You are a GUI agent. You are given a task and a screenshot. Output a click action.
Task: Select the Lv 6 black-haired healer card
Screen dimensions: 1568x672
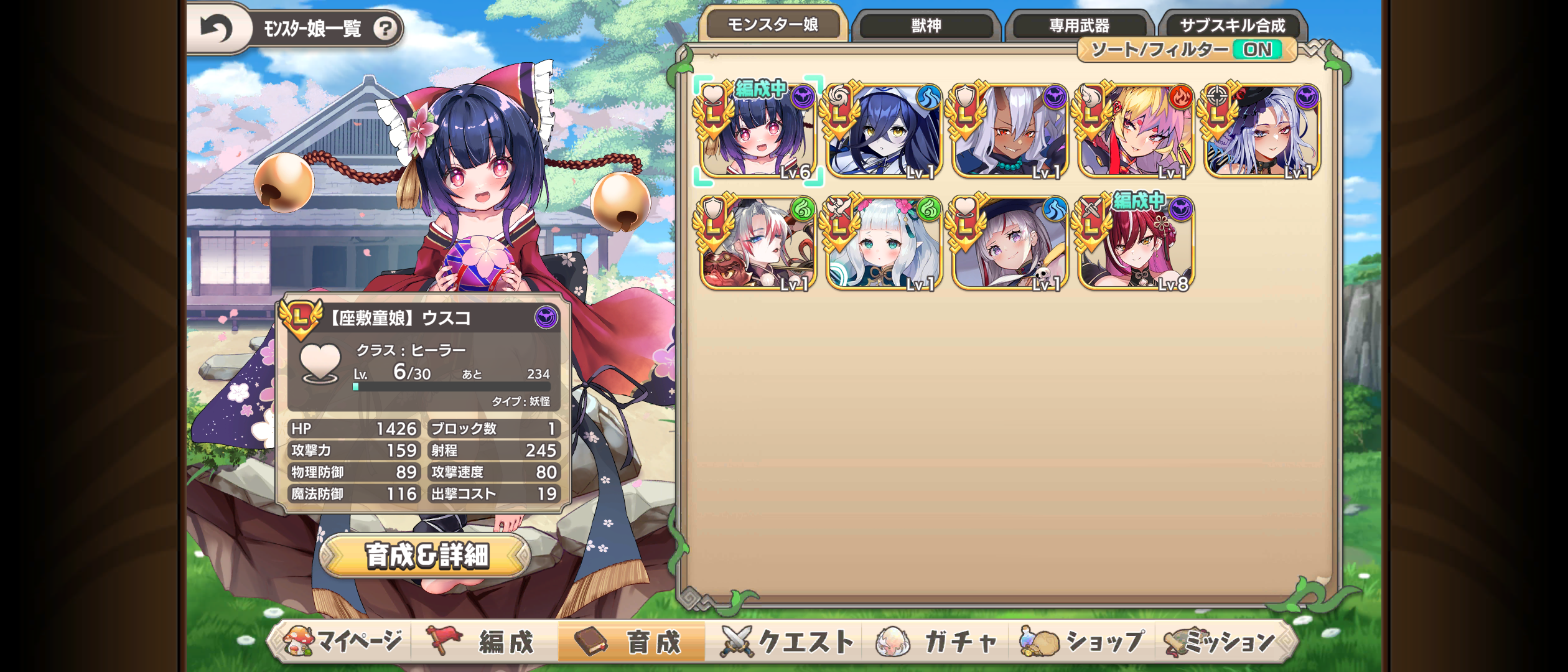tap(758, 131)
